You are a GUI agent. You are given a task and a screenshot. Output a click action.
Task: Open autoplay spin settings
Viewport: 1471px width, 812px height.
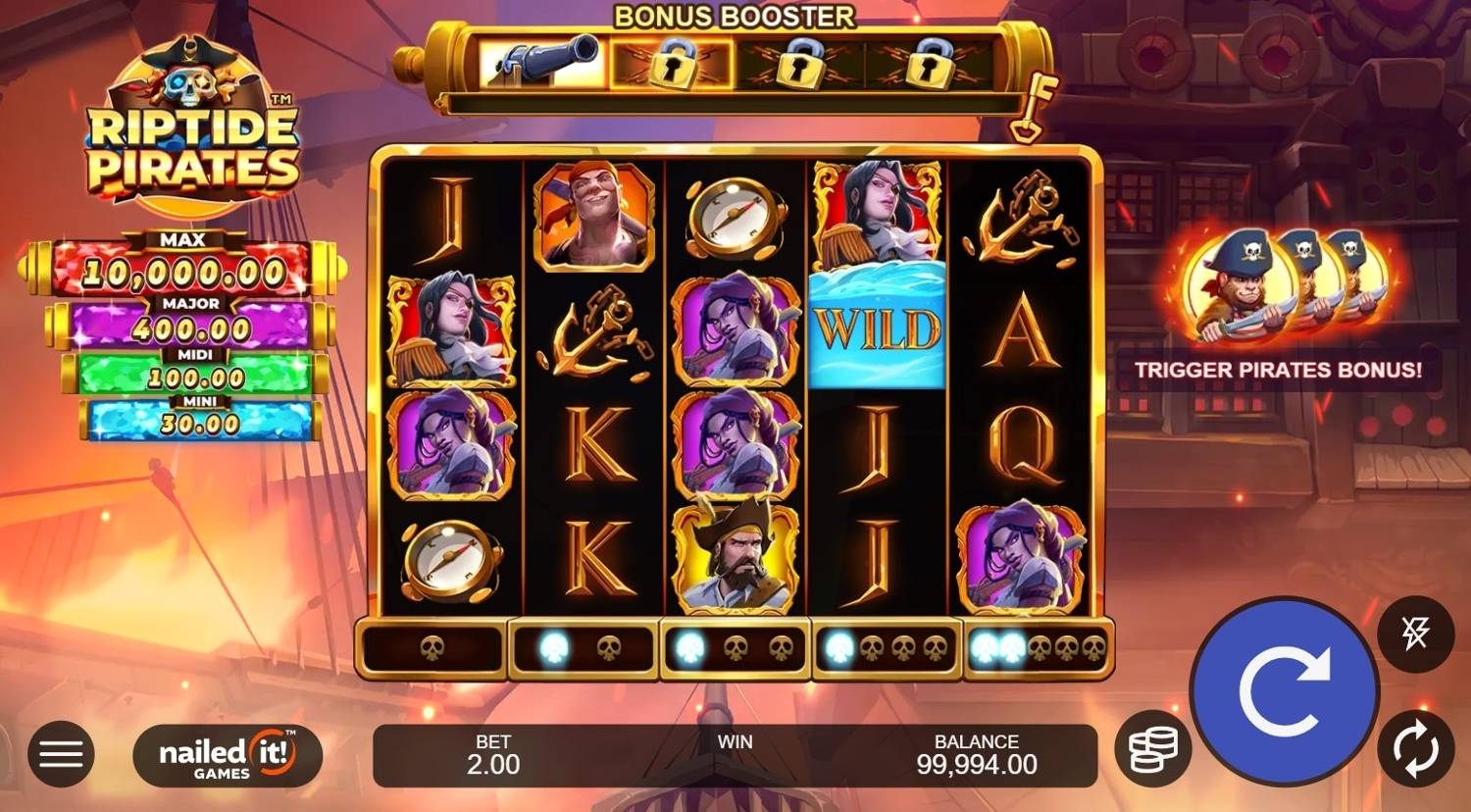pos(1415,749)
